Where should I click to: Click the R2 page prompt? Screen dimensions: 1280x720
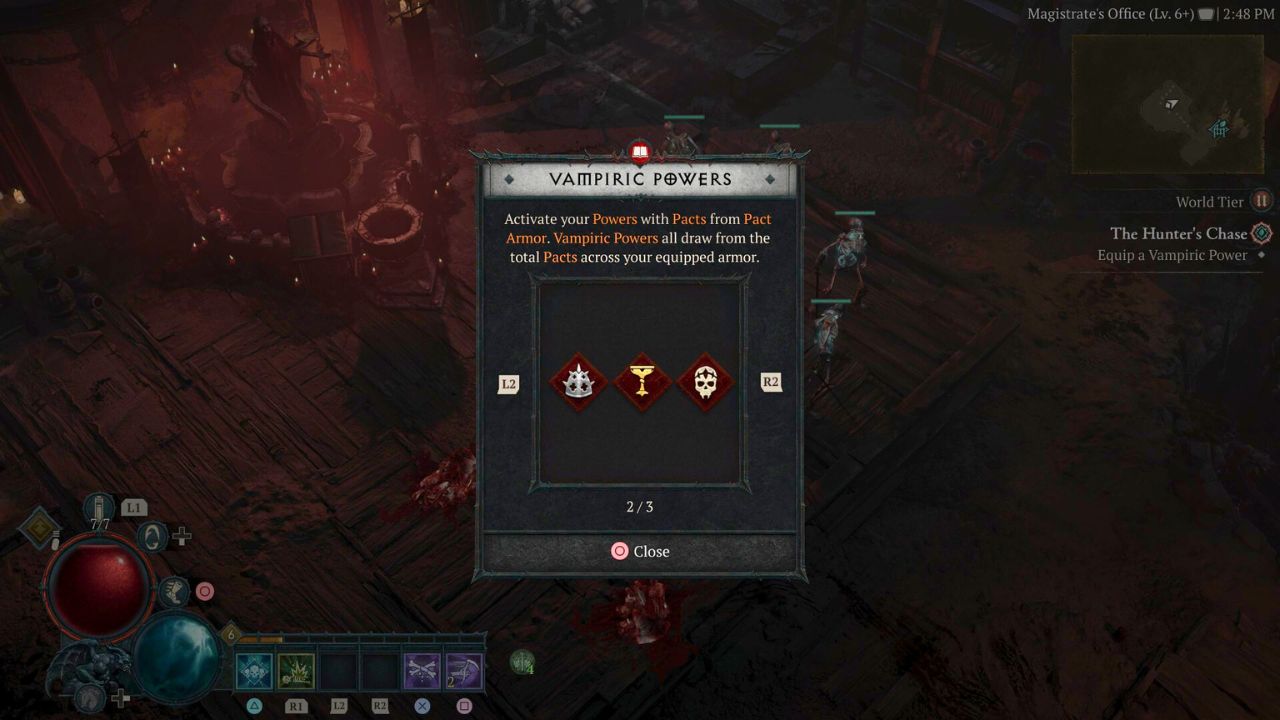(770, 382)
